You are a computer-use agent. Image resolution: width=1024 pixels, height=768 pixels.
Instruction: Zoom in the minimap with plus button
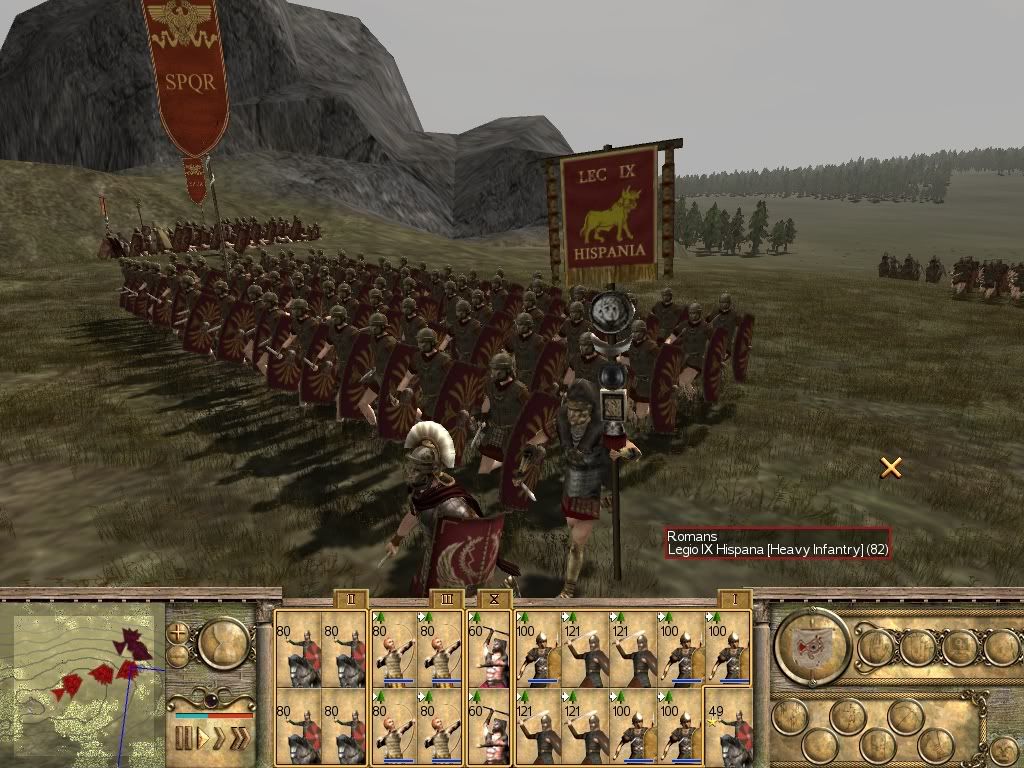pos(178,634)
